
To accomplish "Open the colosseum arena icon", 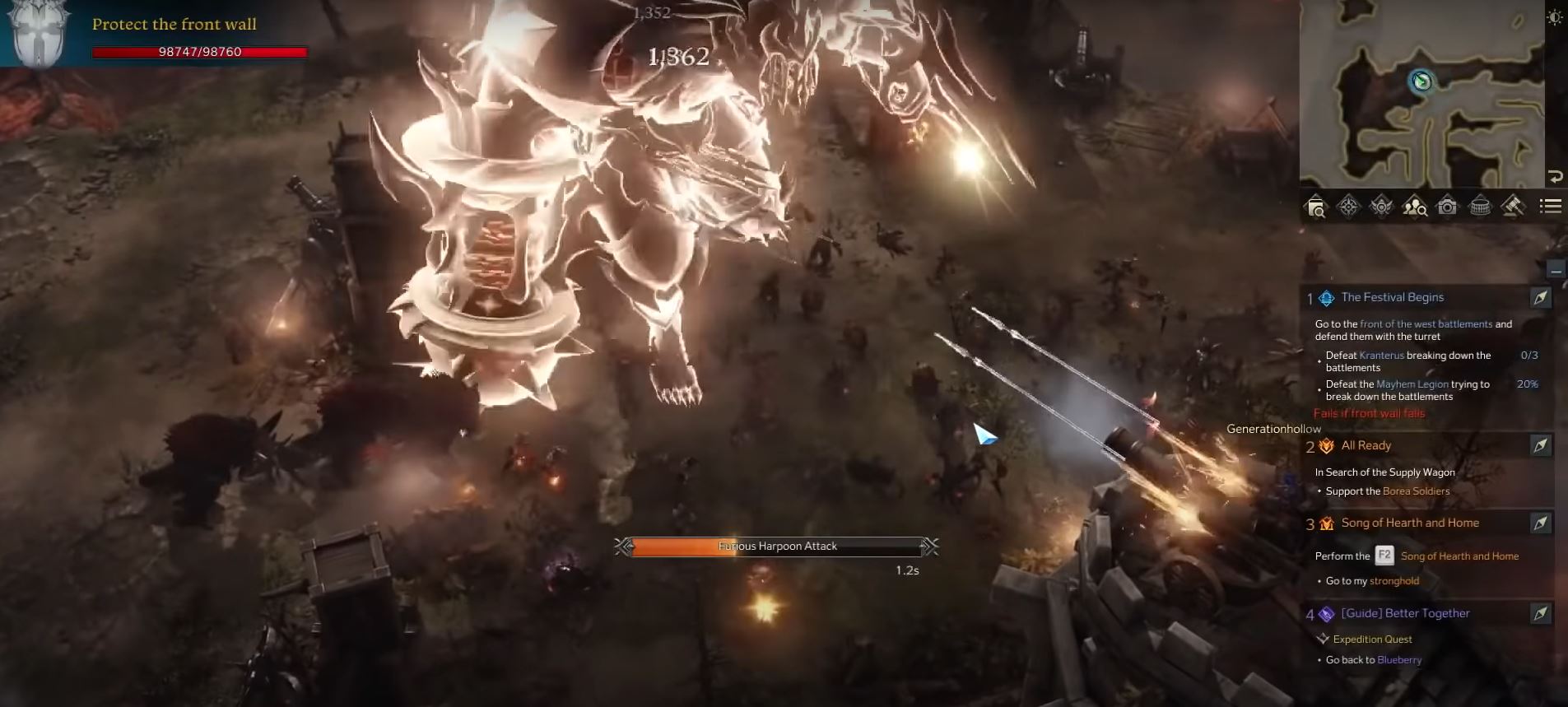I will (x=1479, y=207).
